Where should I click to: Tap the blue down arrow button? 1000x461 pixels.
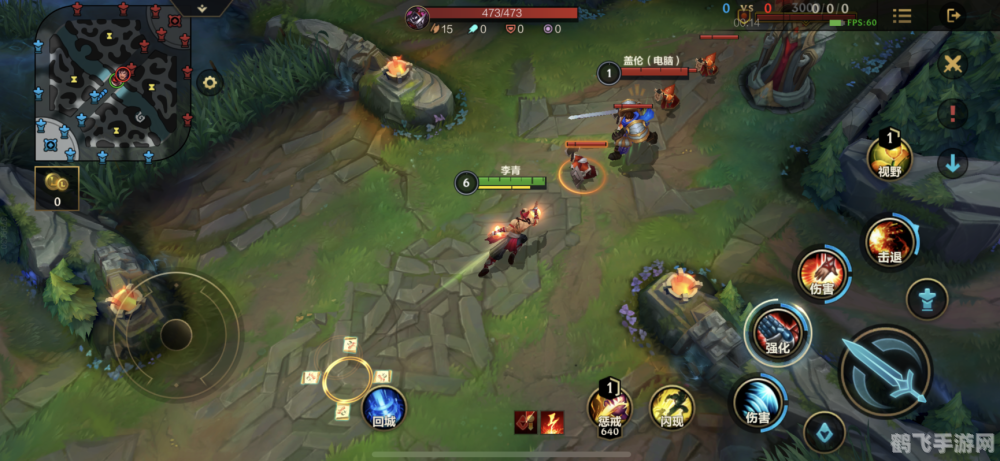point(953,164)
